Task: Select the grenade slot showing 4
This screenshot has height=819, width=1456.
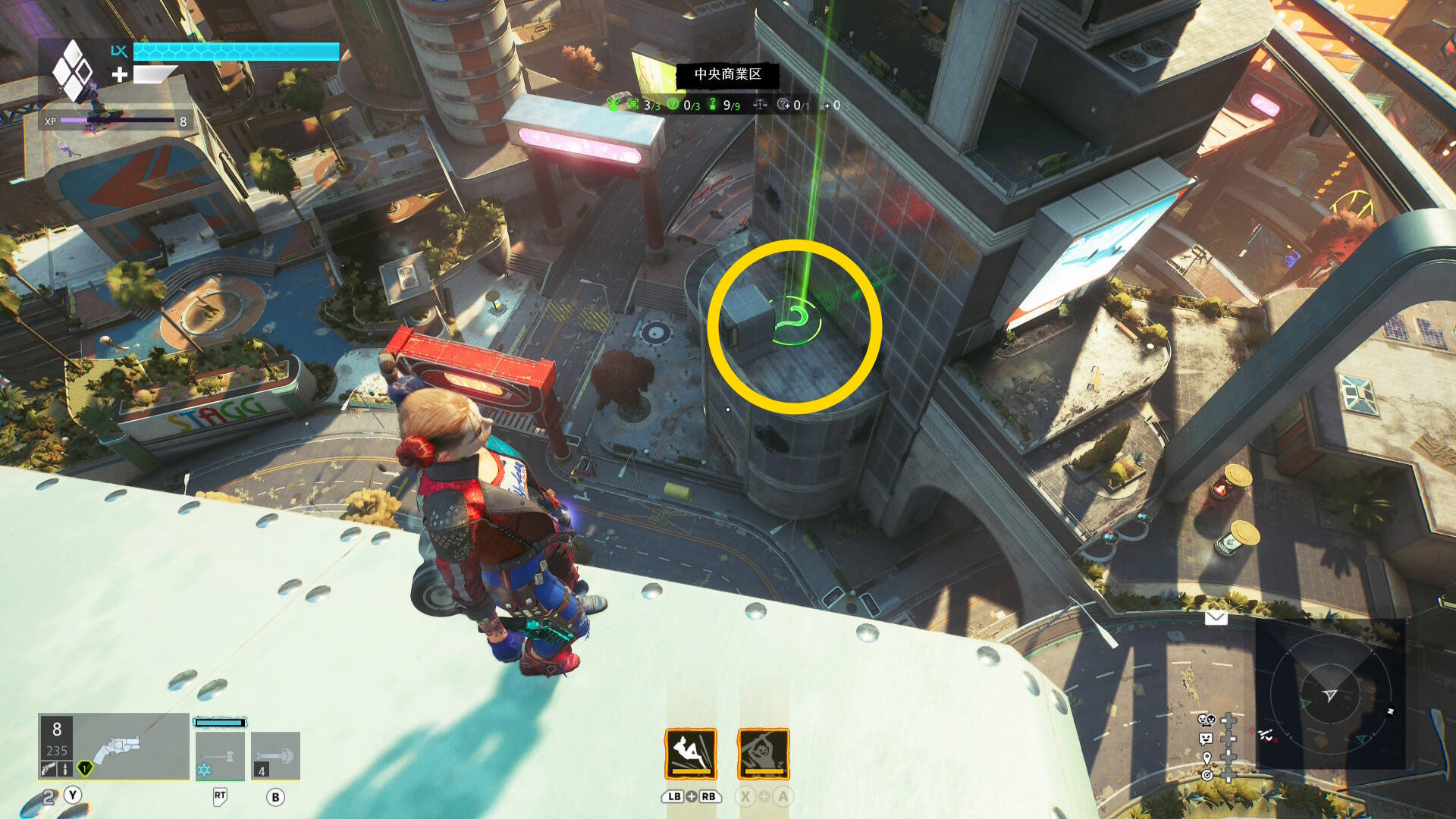Action: (275, 755)
